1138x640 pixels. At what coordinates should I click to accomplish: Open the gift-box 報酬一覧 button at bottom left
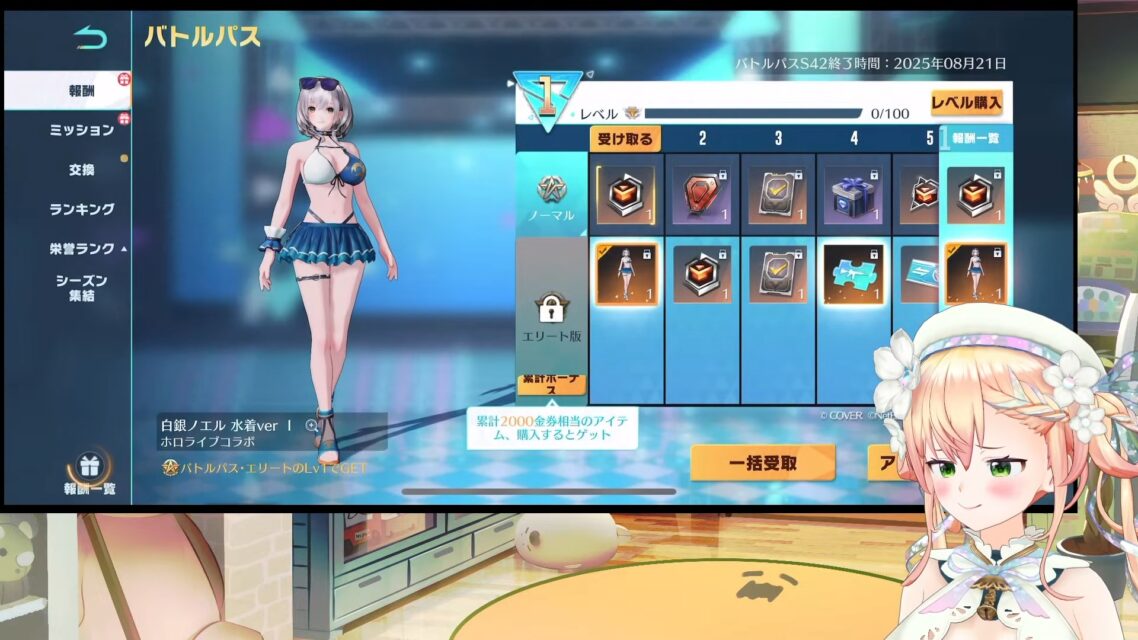click(x=89, y=474)
